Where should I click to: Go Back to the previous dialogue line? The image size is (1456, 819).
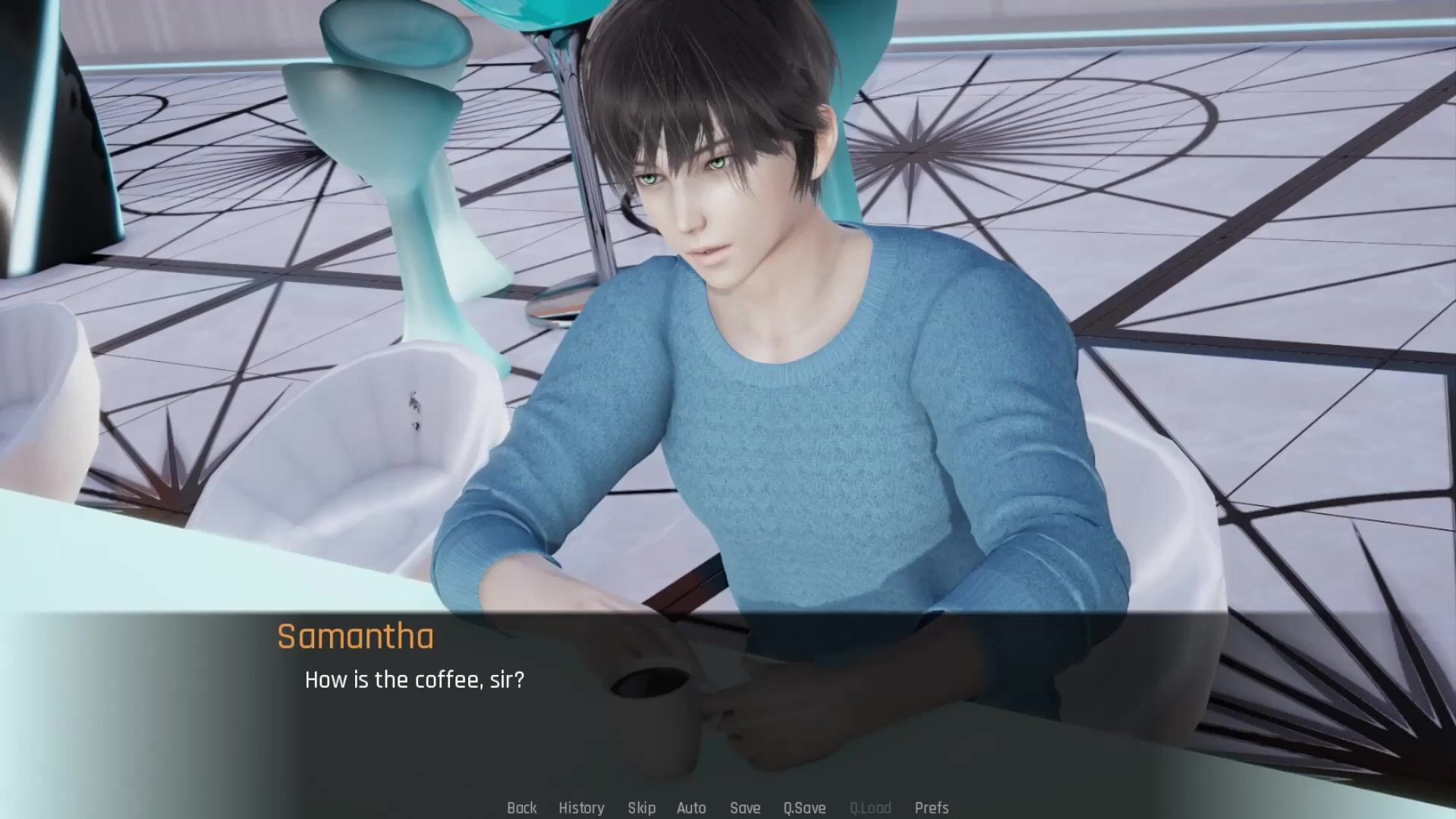(x=521, y=808)
